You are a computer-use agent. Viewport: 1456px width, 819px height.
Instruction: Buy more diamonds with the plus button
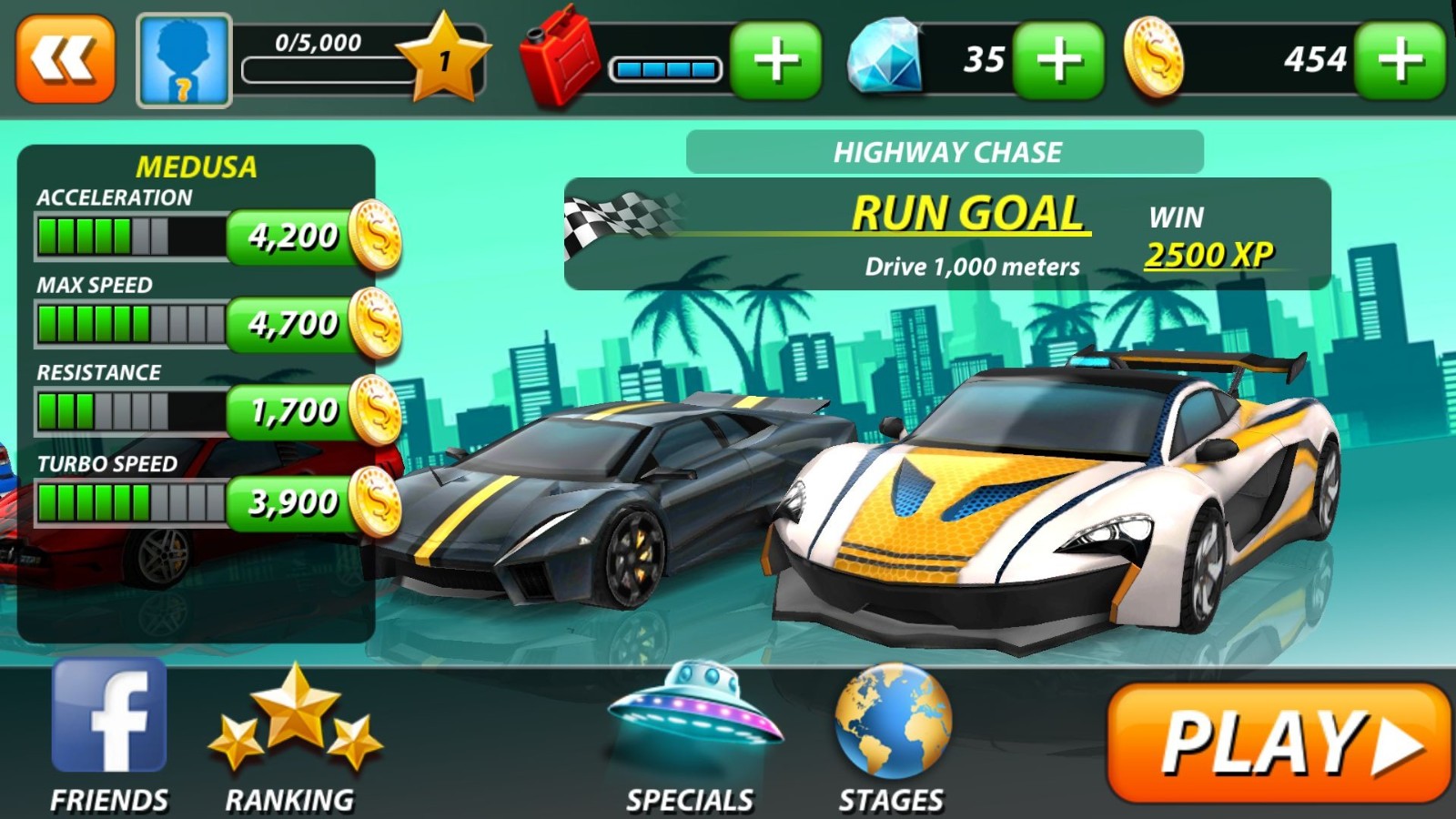[1058, 60]
